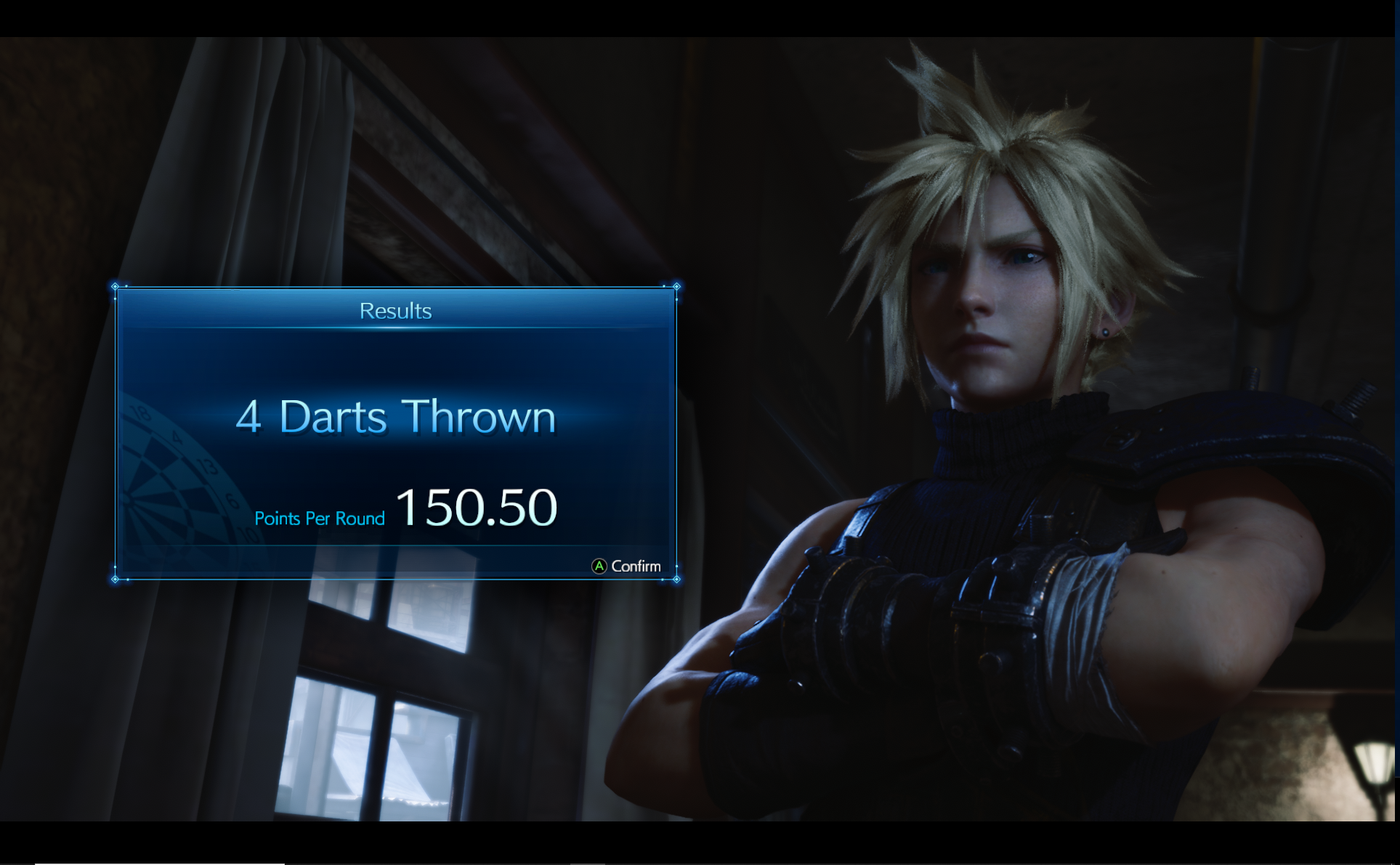Viewport: 1400px width, 865px height.
Task: Select the number 4 on the dartboard graphic
Action: click(x=177, y=436)
